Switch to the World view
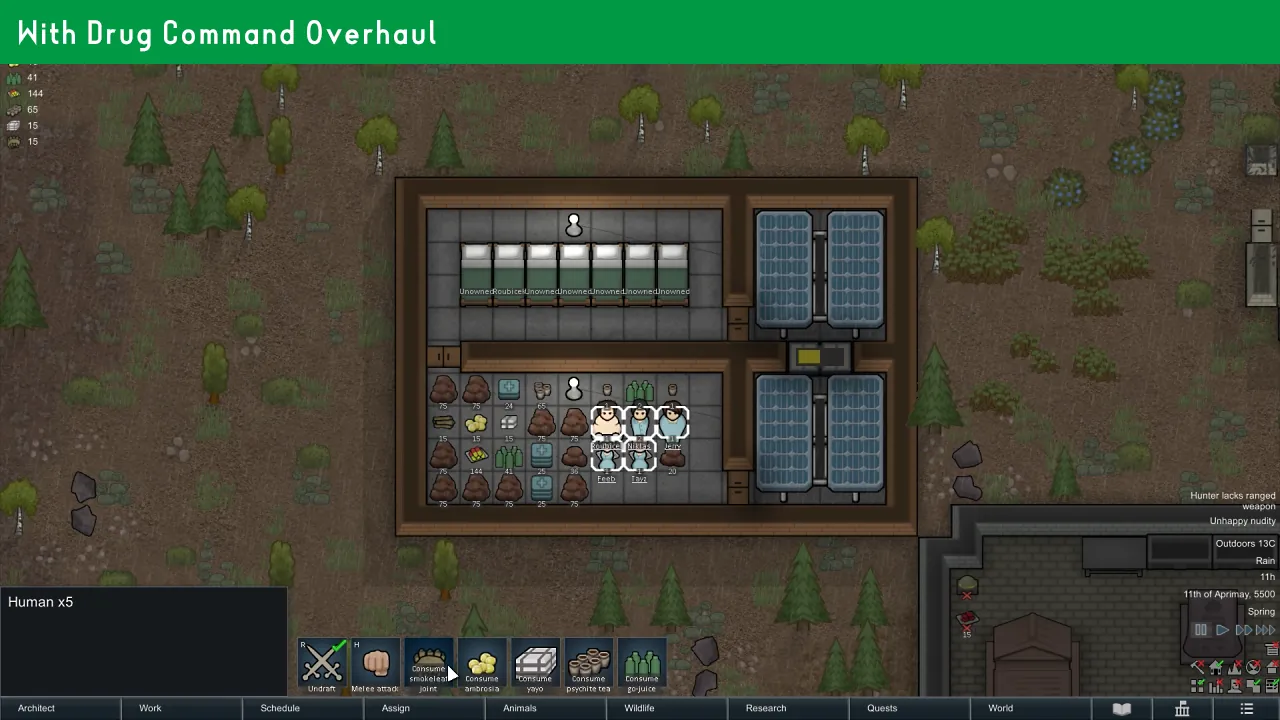 [x=1001, y=708]
